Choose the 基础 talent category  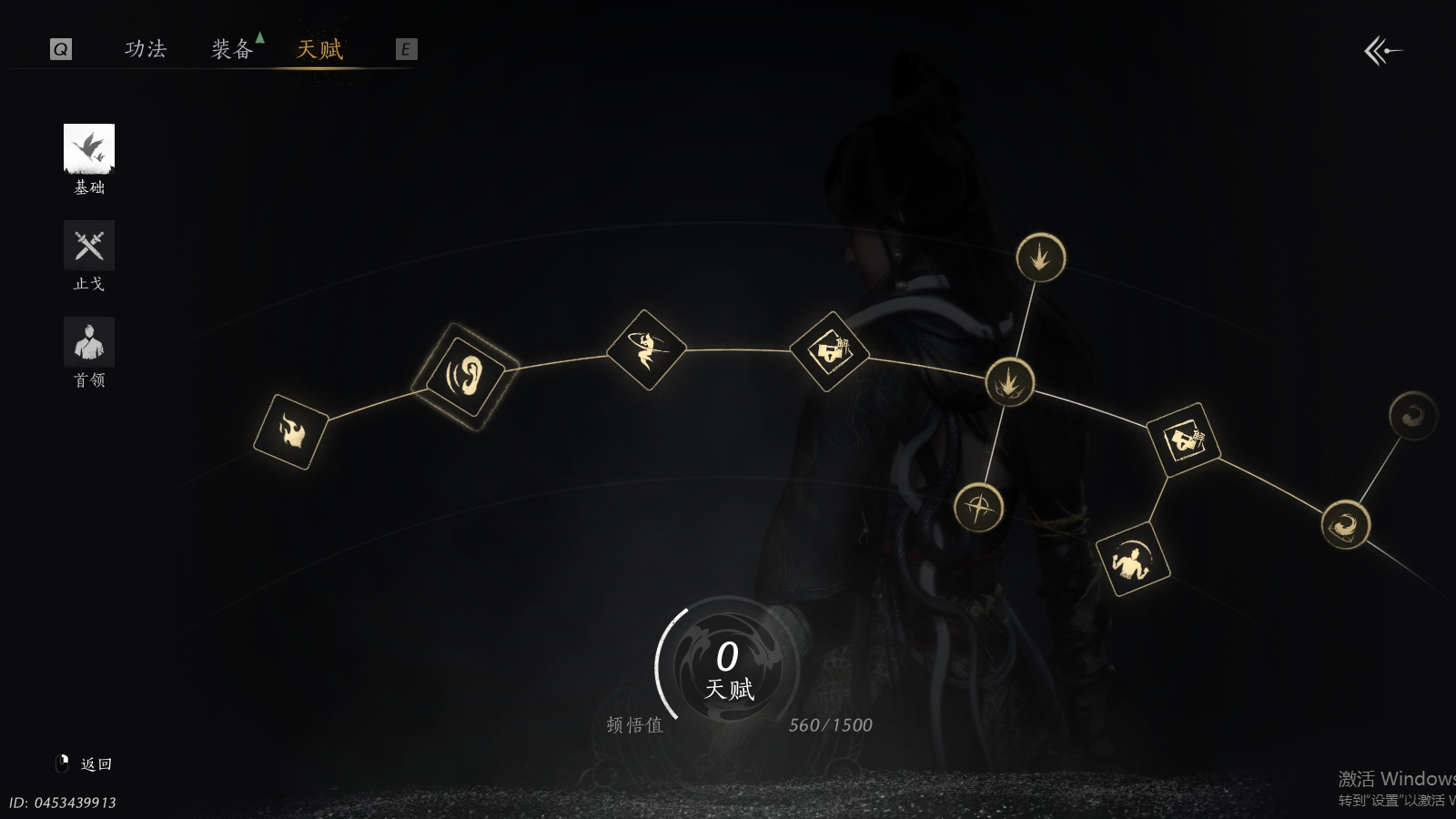[x=89, y=149]
